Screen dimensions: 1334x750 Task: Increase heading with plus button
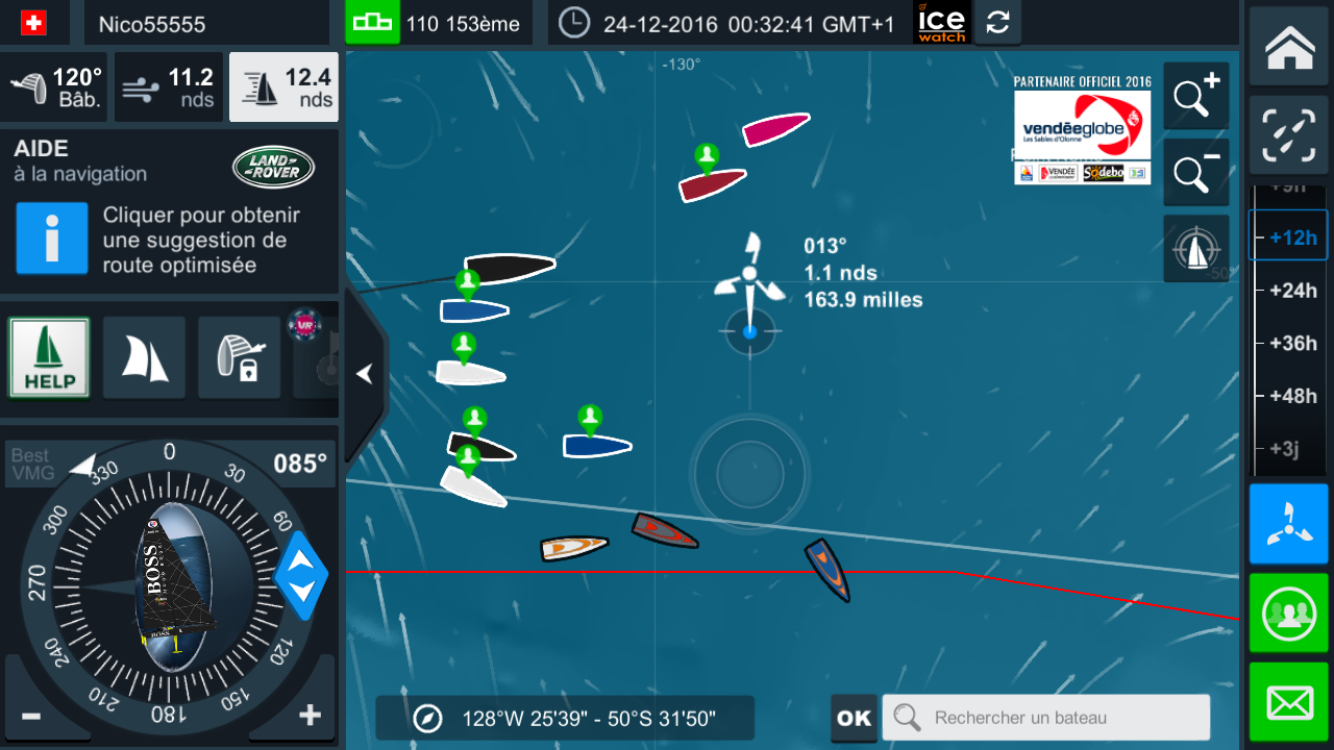tap(310, 714)
